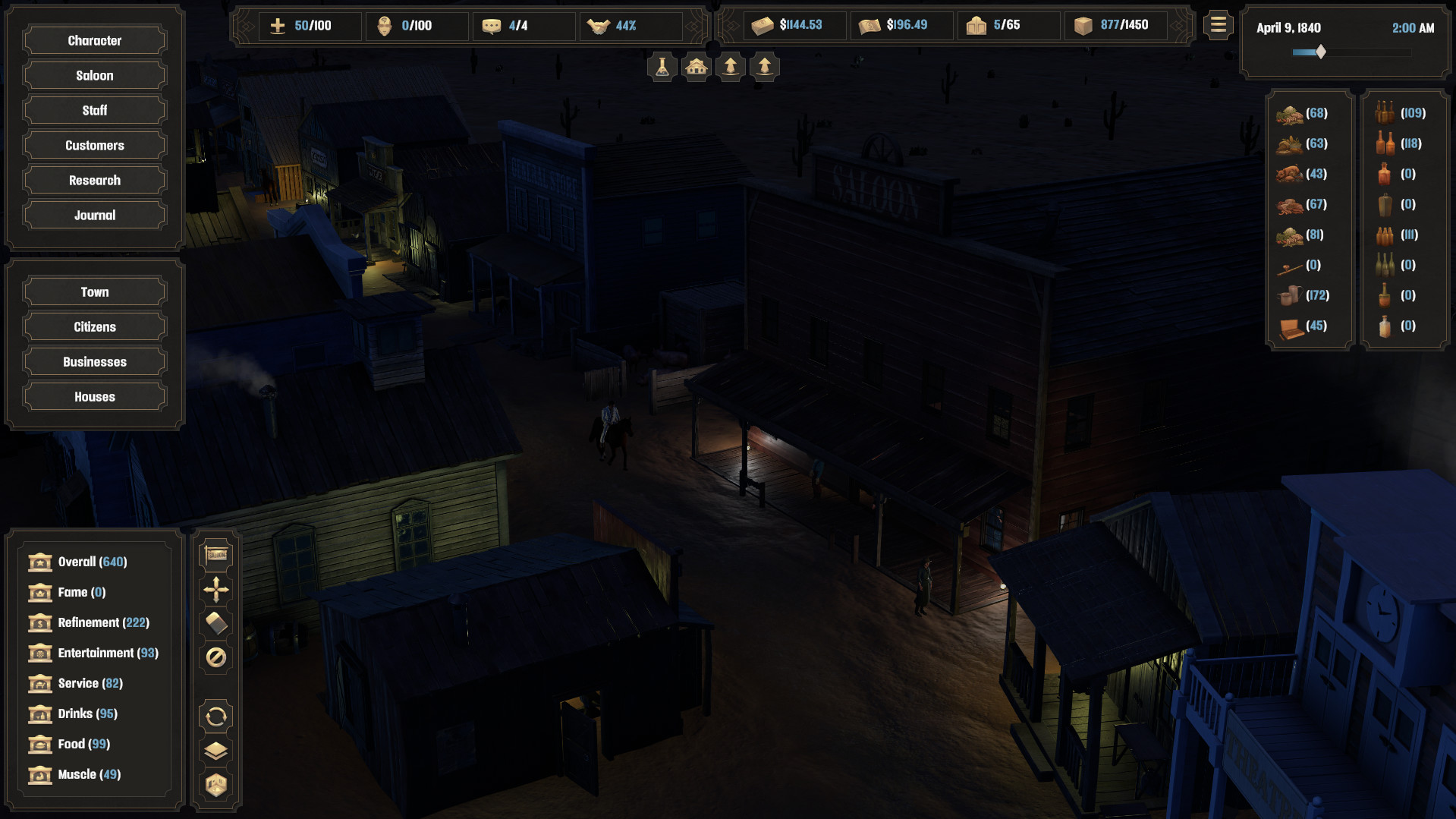This screenshot has height=819, width=1456.
Task: Open the Research menu
Action: 93,180
